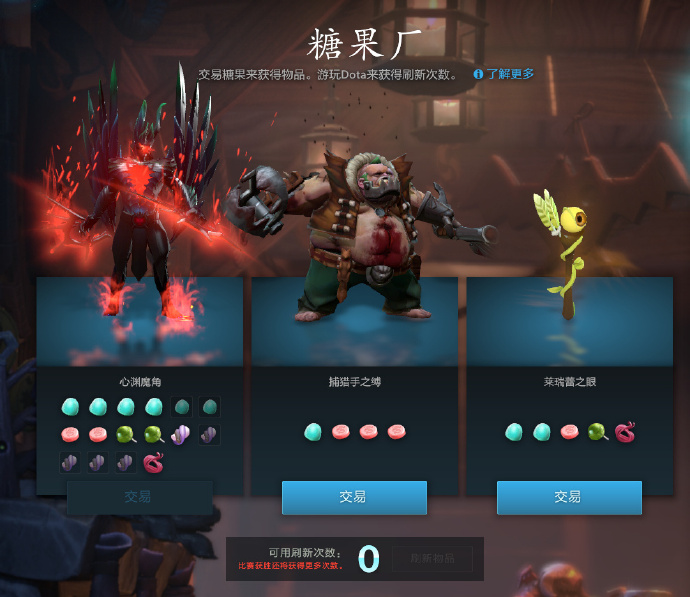Click the pink worm candy in 心渊魔角's cost
The width and height of the screenshot is (690, 597).
(x=155, y=462)
